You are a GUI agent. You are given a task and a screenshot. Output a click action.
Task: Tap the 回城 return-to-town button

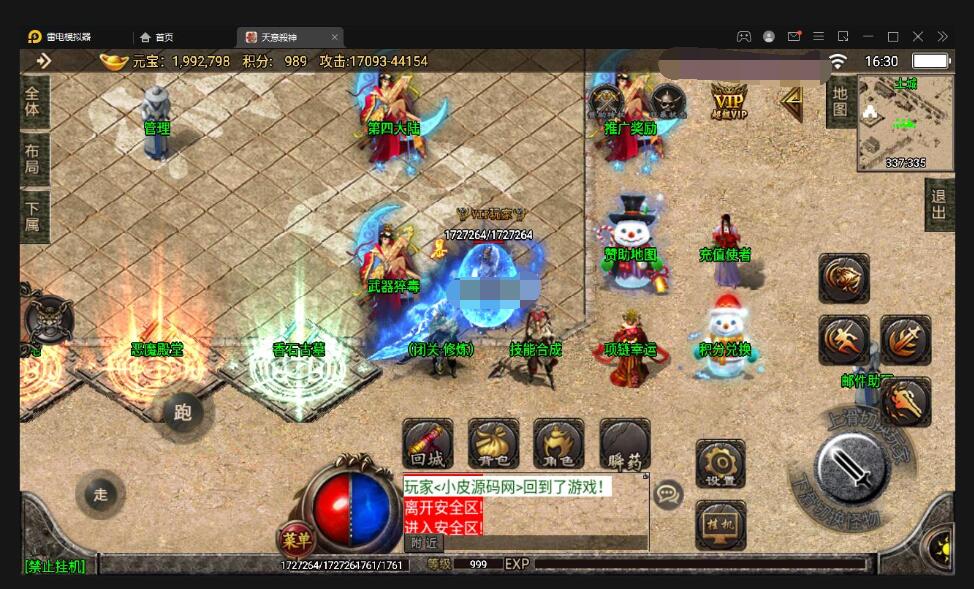[428, 443]
